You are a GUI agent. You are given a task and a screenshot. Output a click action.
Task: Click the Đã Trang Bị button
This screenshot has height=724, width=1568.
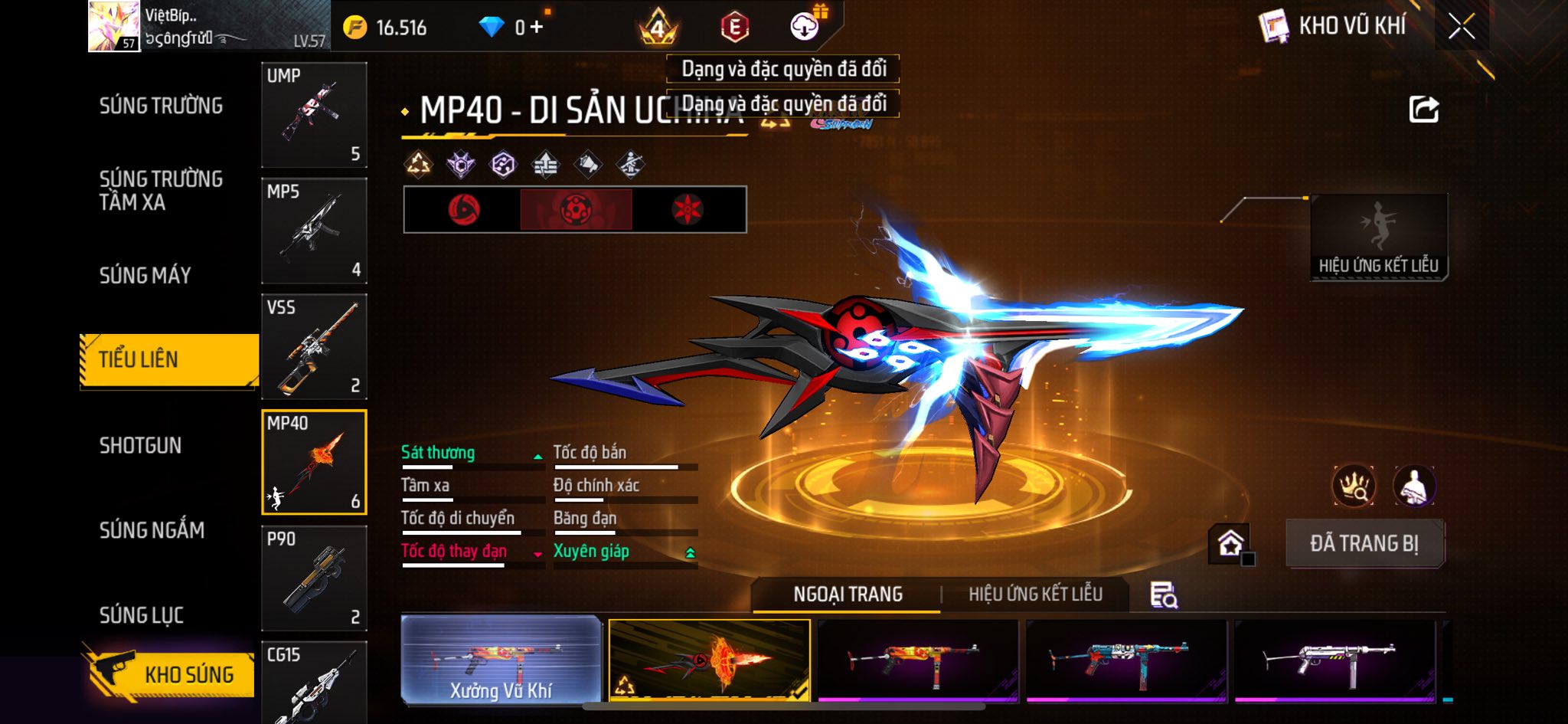[x=1364, y=543]
